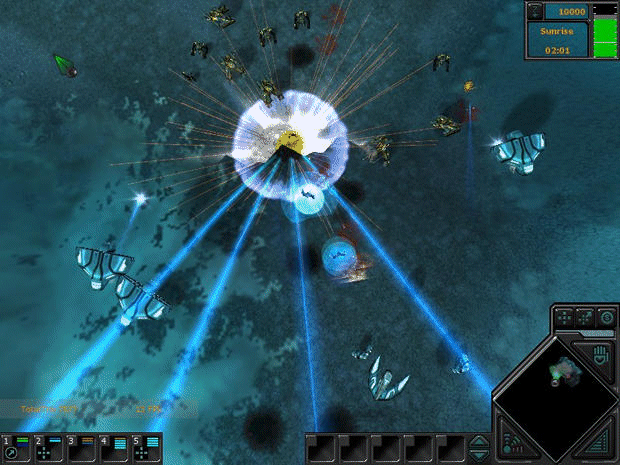Select control group 5
Image resolution: width=620 pixels, height=465 pixels.
coord(145,447)
